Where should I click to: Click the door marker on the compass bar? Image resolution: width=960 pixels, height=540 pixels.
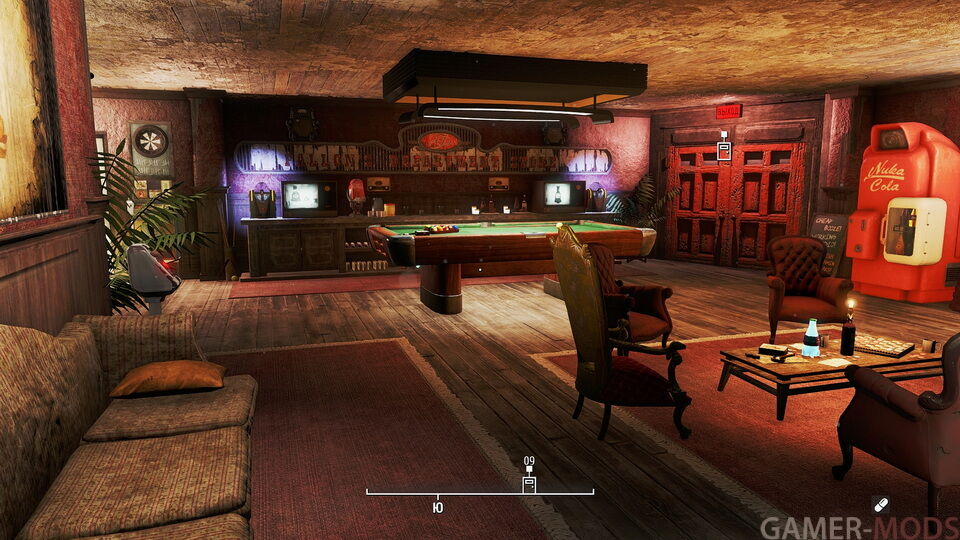[529, 484]
